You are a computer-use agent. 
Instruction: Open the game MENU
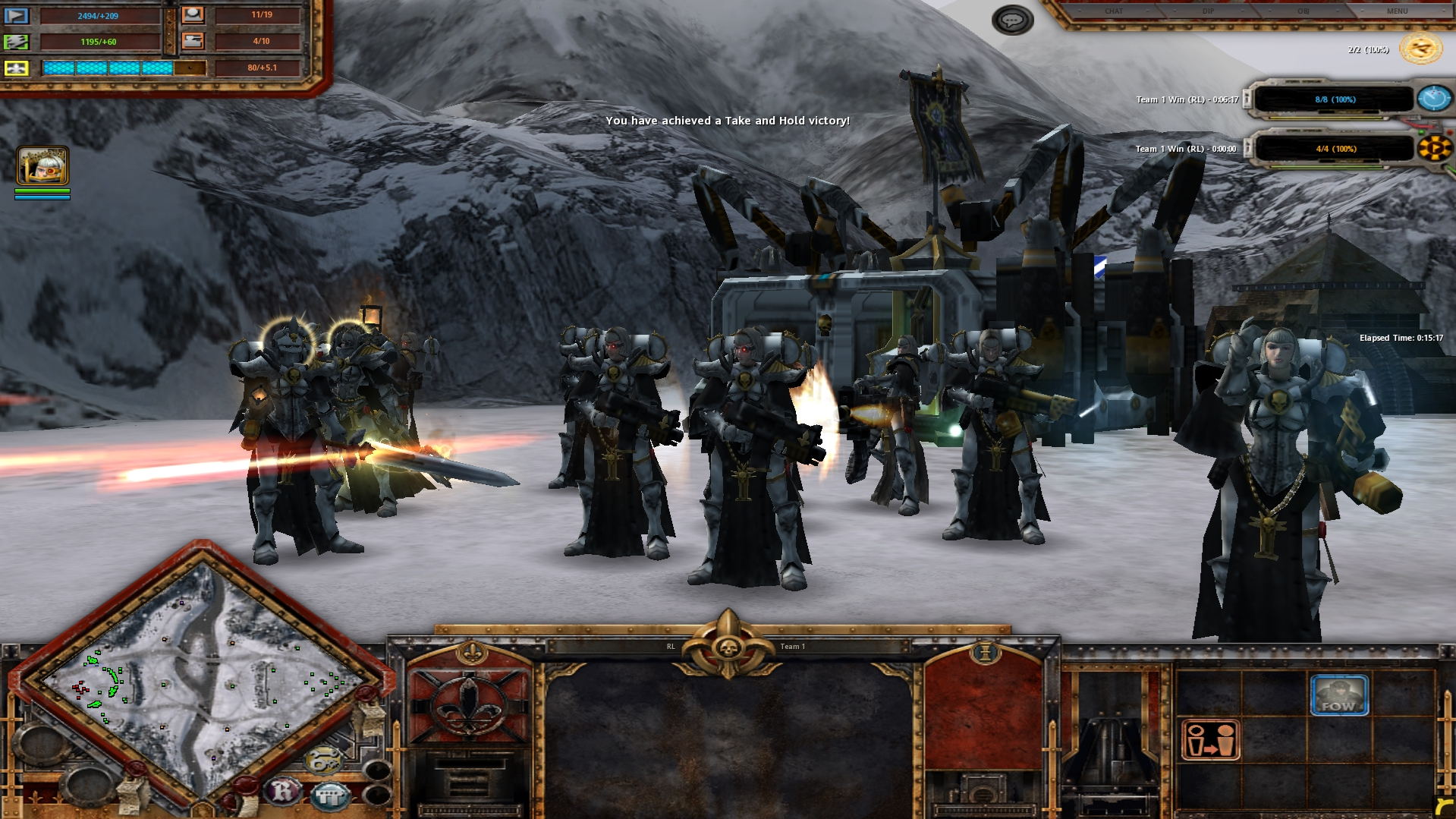click(x=1397, y=11)
